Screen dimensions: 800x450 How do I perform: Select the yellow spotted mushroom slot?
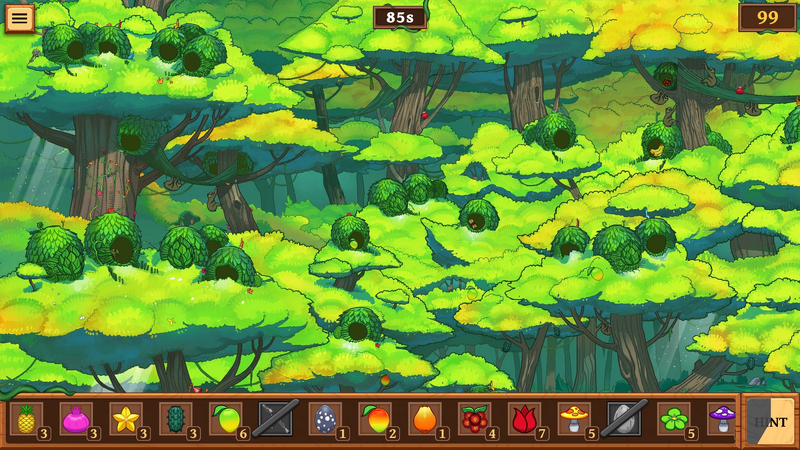click(575, 419)
